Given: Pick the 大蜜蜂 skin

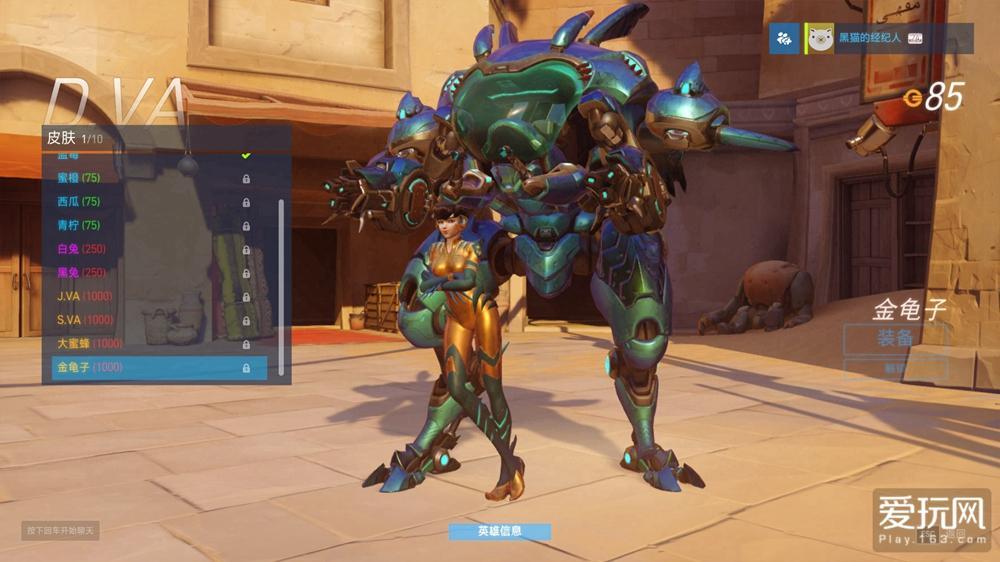Looking at the screenshot, I should tap(150, 344).
